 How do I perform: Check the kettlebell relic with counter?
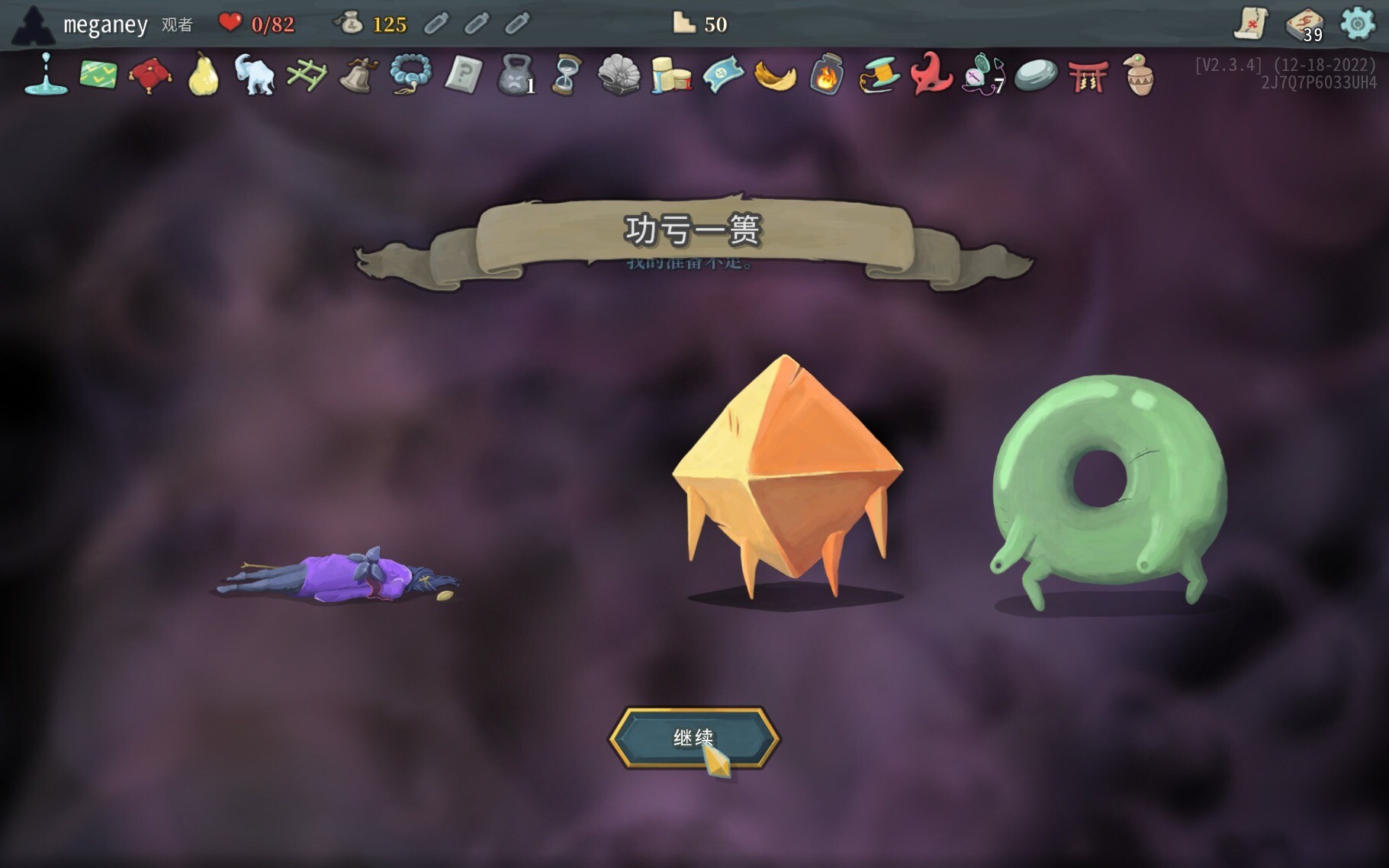[516, 76]
